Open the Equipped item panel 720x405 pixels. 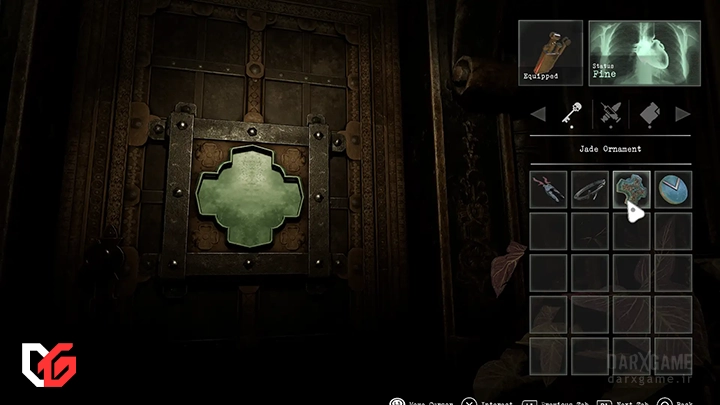[549, 52]
